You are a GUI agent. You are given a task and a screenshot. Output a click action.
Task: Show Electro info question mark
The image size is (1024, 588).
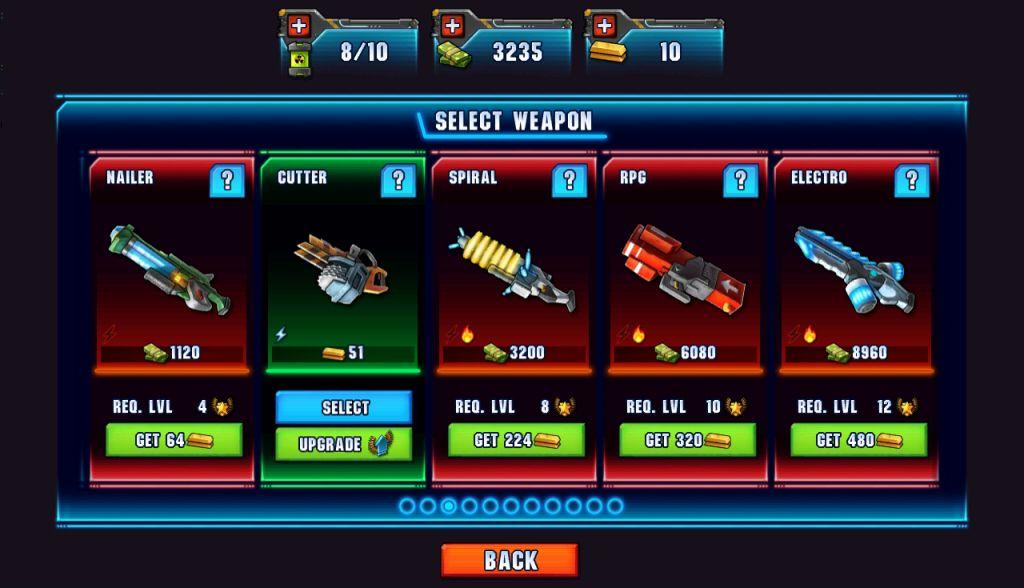[911, 180]
